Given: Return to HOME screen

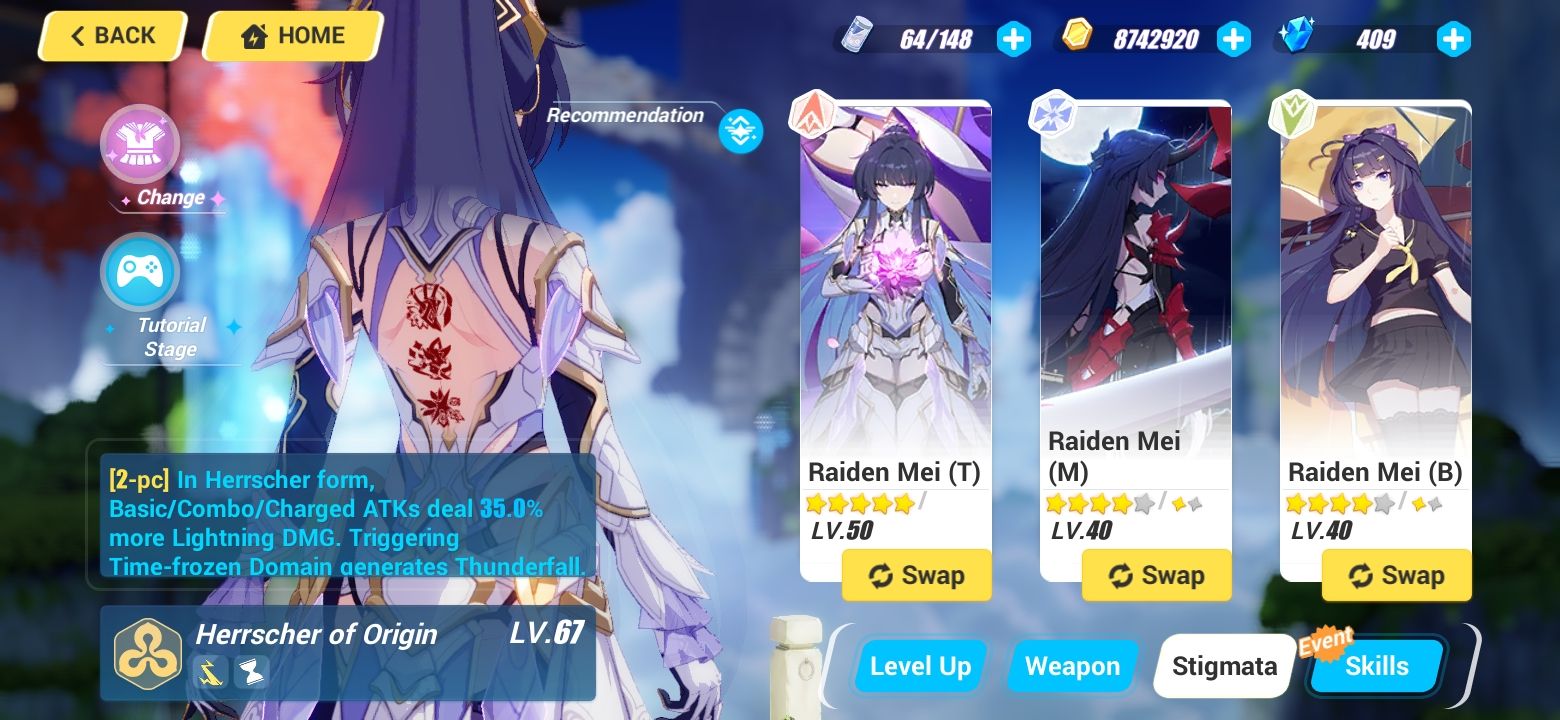Looking at the screenshot, I should (291, 35).
